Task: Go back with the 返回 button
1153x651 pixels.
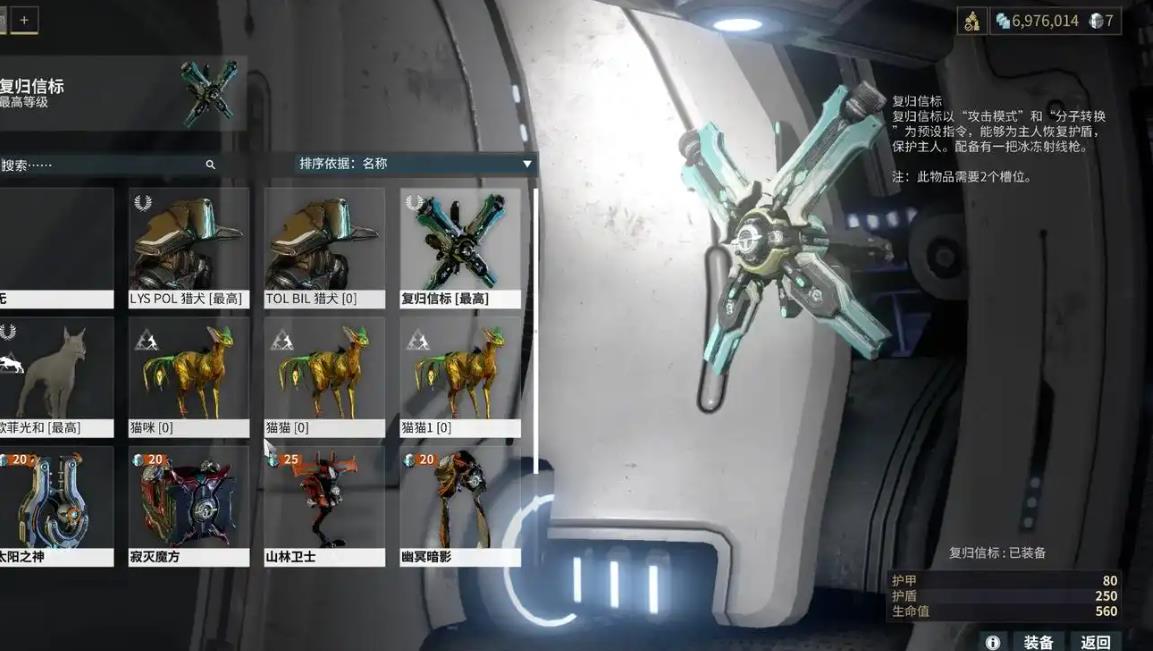Action: click(x=1095, y=642)
